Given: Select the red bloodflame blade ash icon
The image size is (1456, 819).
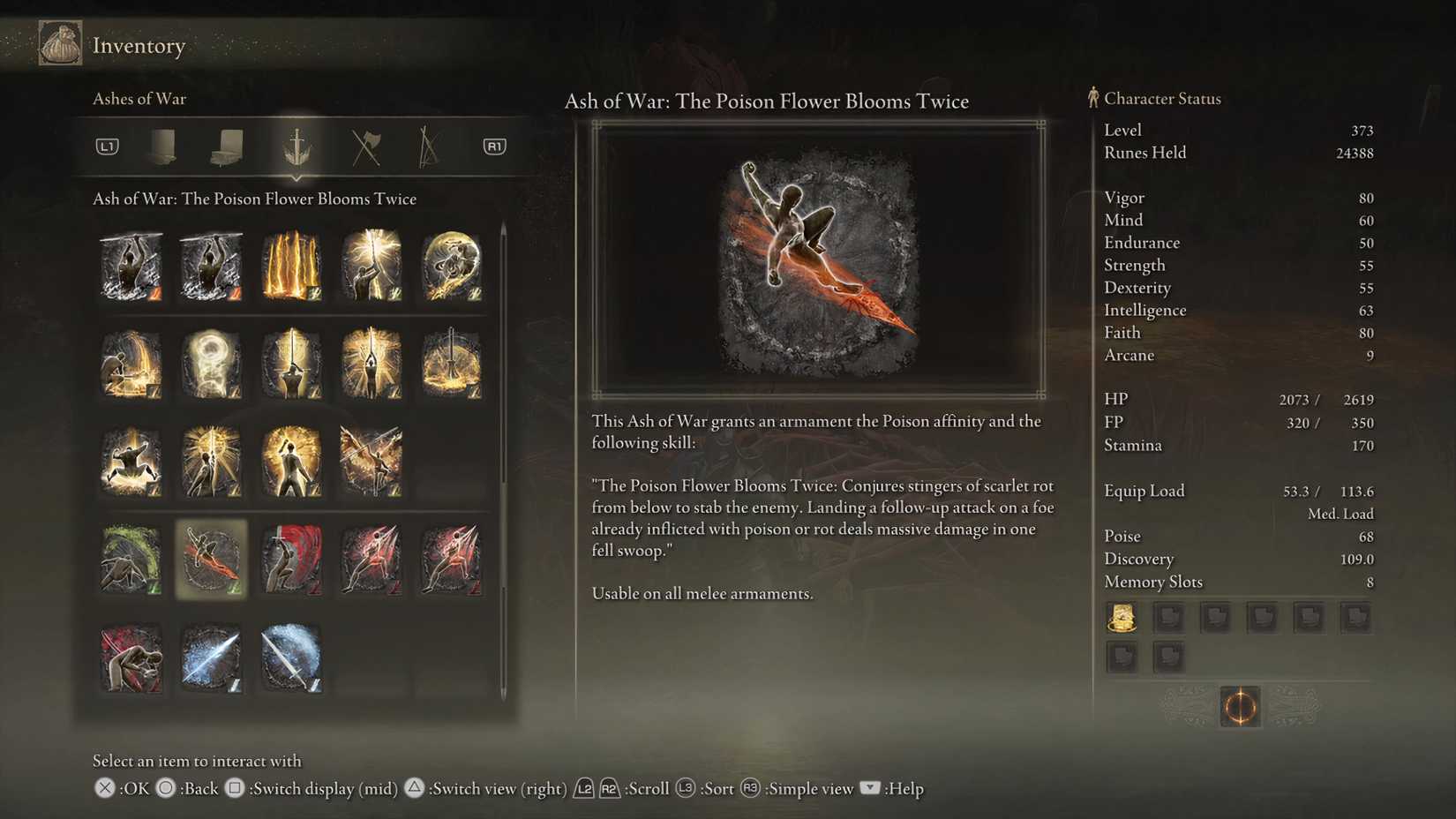Looking at the screenshot, I should pos(291,560).
